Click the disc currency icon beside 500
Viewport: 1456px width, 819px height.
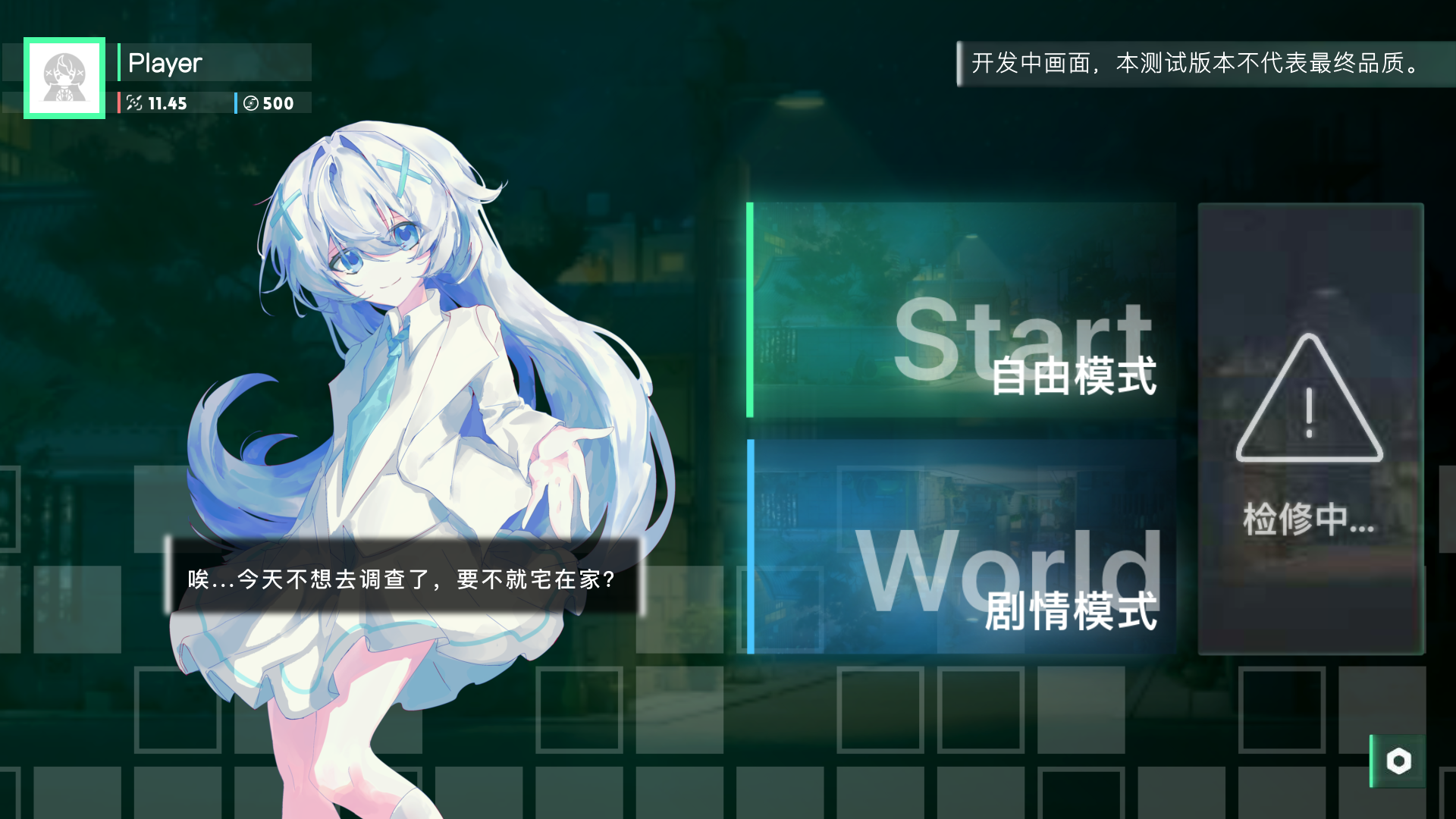point(252,103)
